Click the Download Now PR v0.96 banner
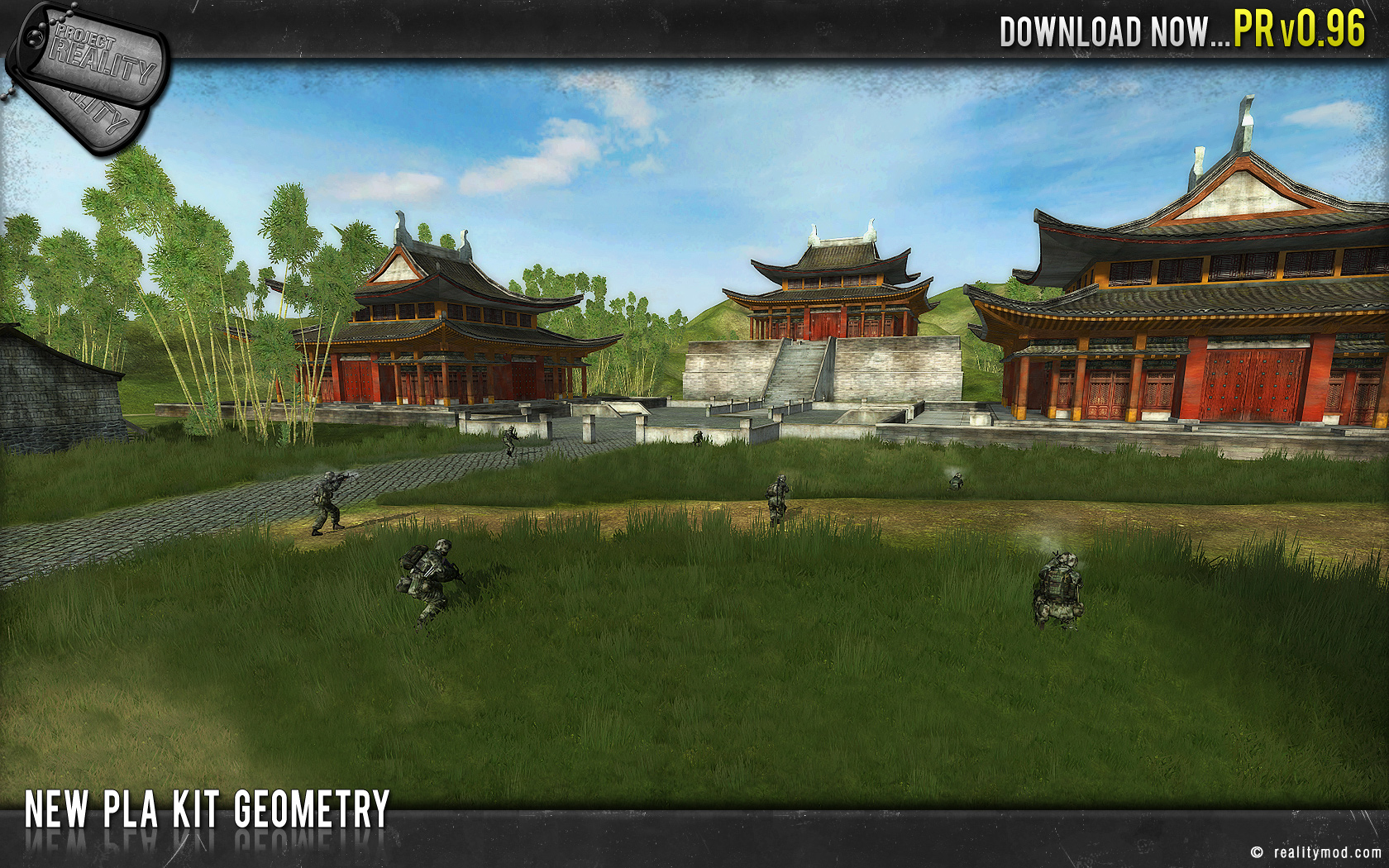Screen dimensions: 1389x868 point(1181,31)
